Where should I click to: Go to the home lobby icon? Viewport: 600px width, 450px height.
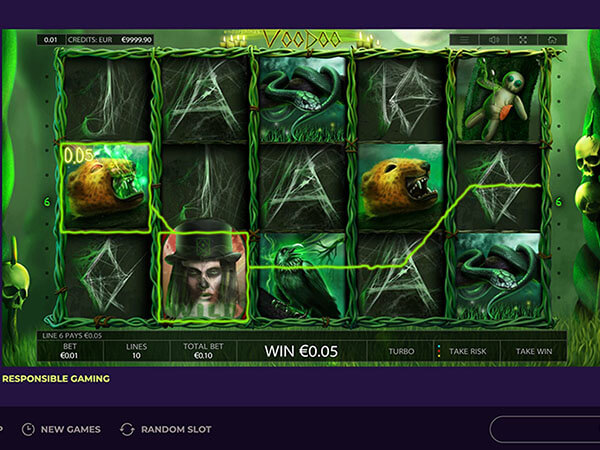coord(551,40)
